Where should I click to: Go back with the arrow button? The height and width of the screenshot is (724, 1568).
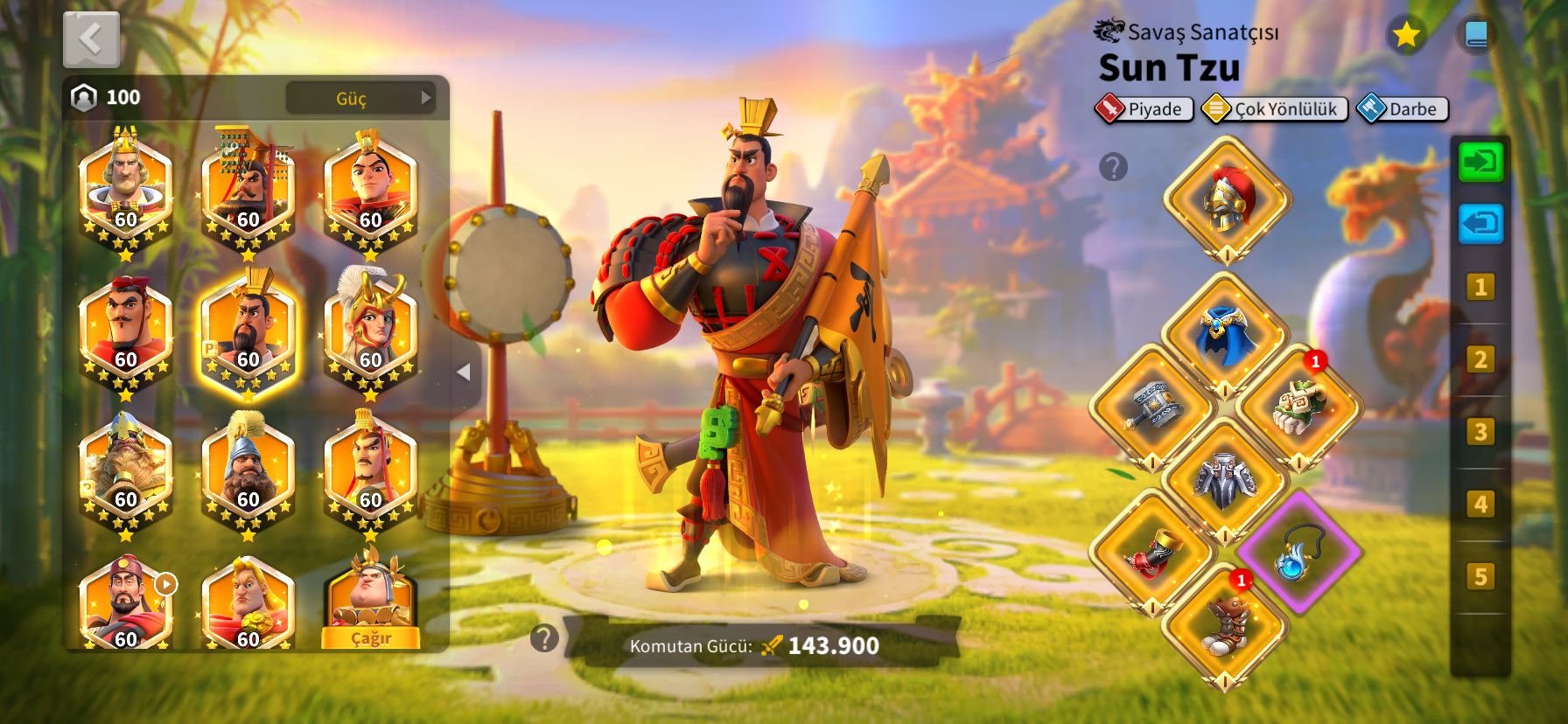pyautogui.click(x=91, y=39)
